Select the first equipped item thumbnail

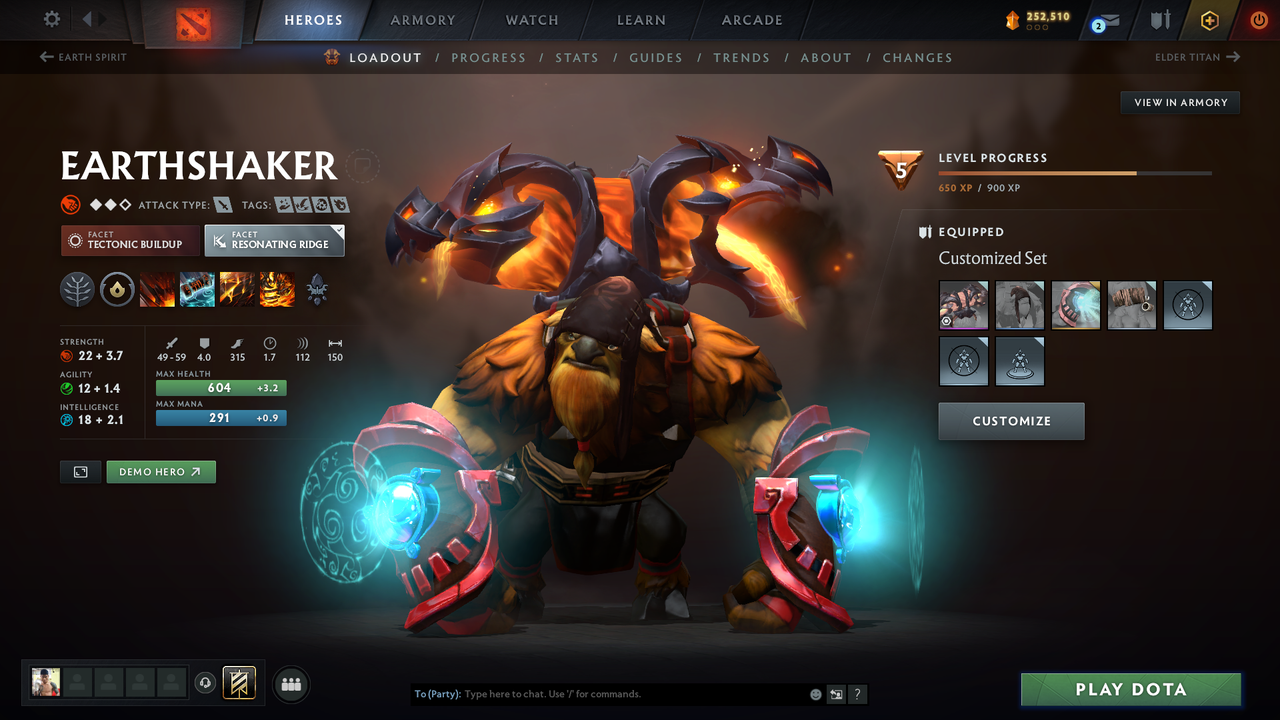point(963,305)
